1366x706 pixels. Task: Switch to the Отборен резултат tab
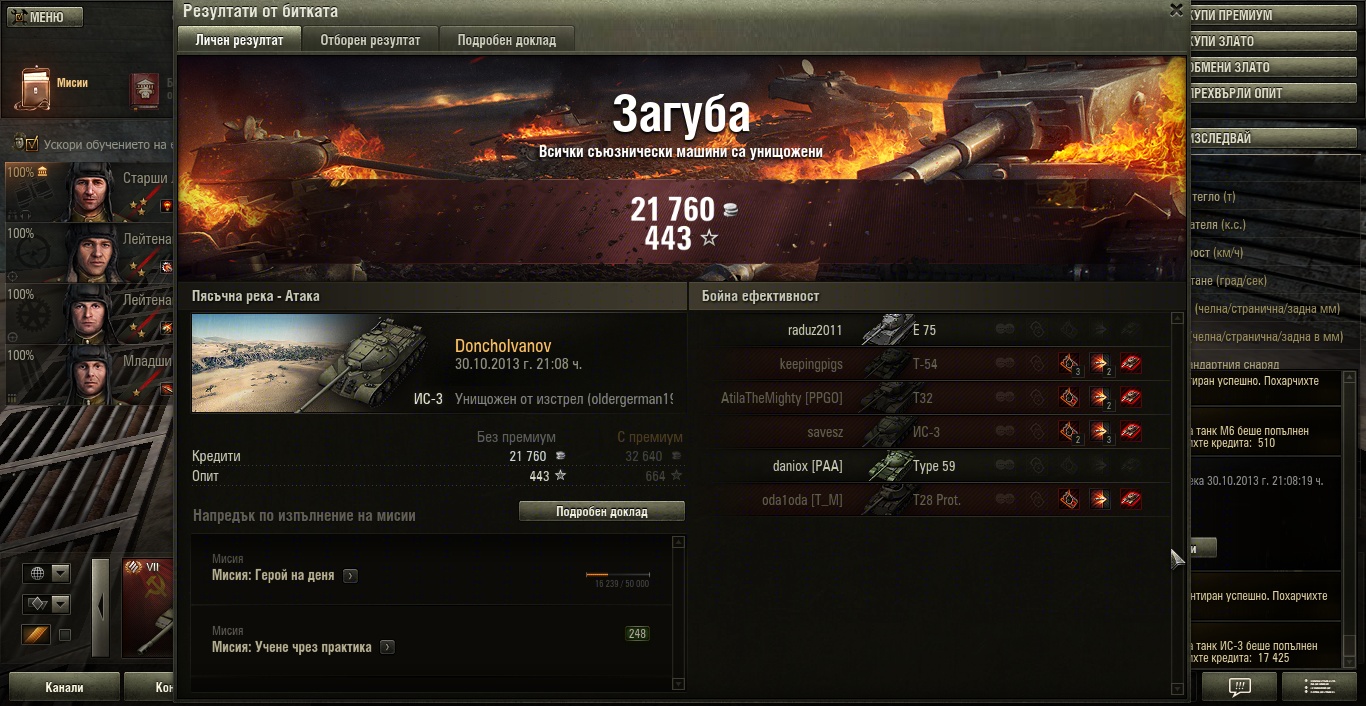pyautogui.click(x=370, y=40)
